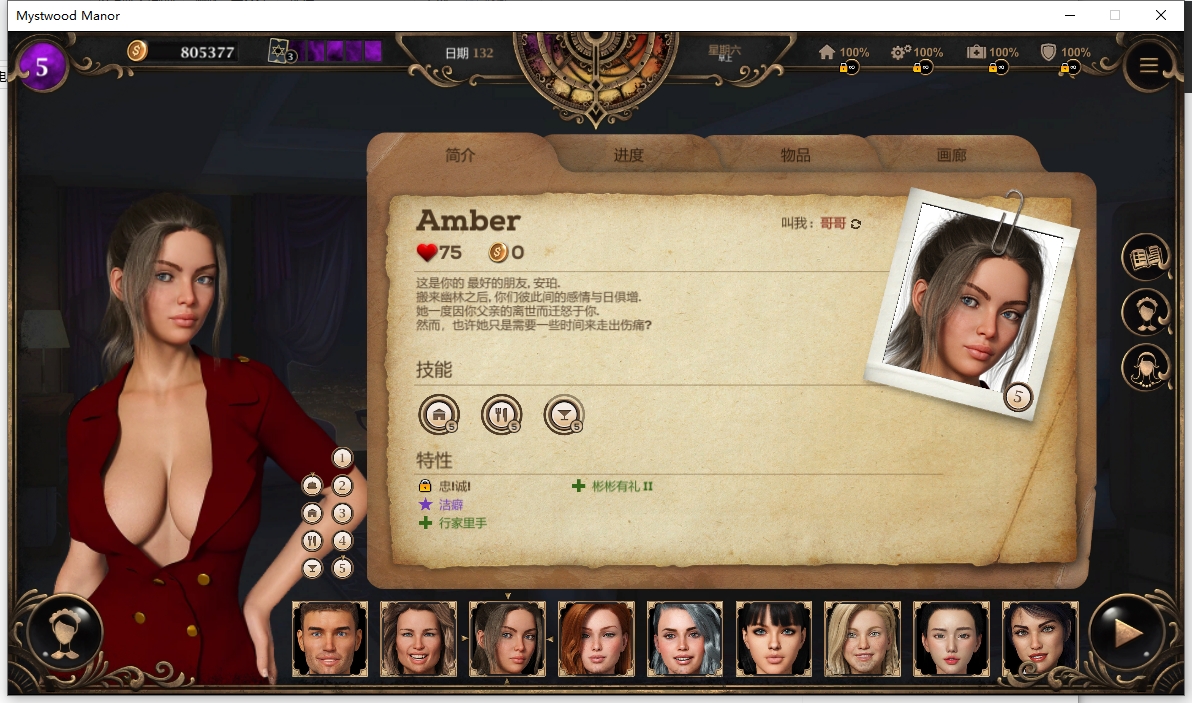Open the tarot card counter icon

tap(279, 51)
